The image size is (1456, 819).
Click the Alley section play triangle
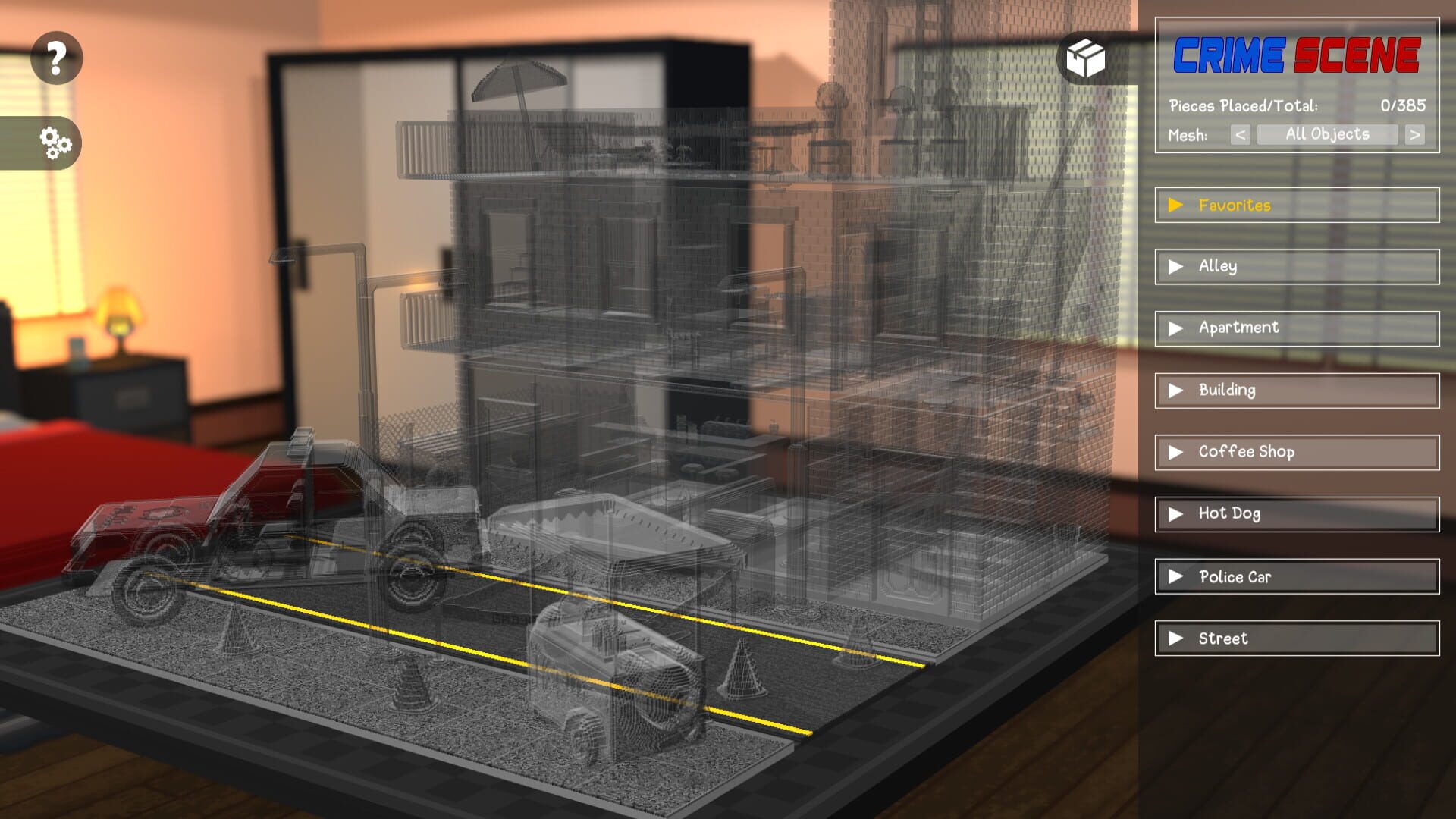[1176, 266]
